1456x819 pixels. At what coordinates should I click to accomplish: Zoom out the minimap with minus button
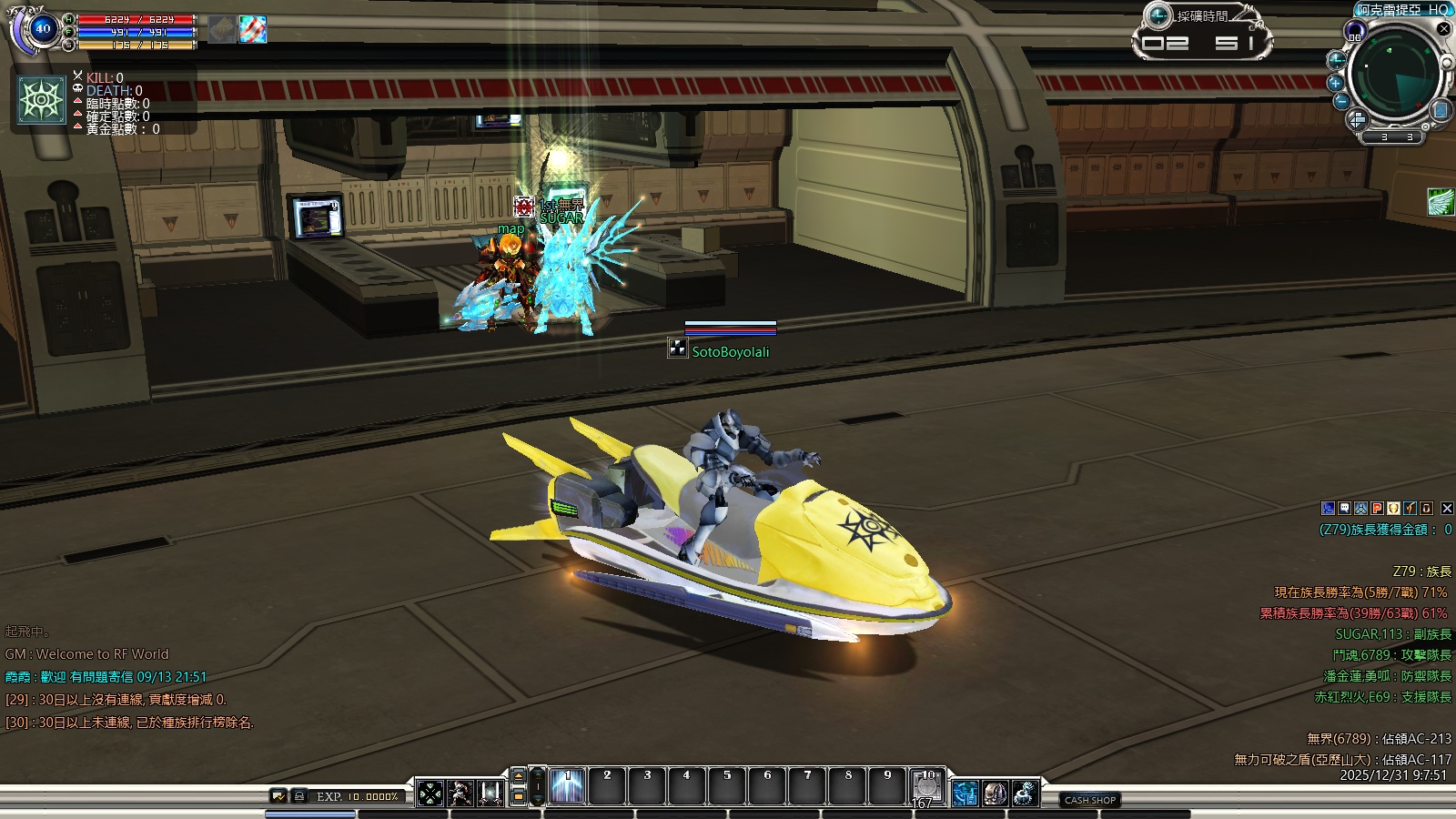[x=1341, y=101]
